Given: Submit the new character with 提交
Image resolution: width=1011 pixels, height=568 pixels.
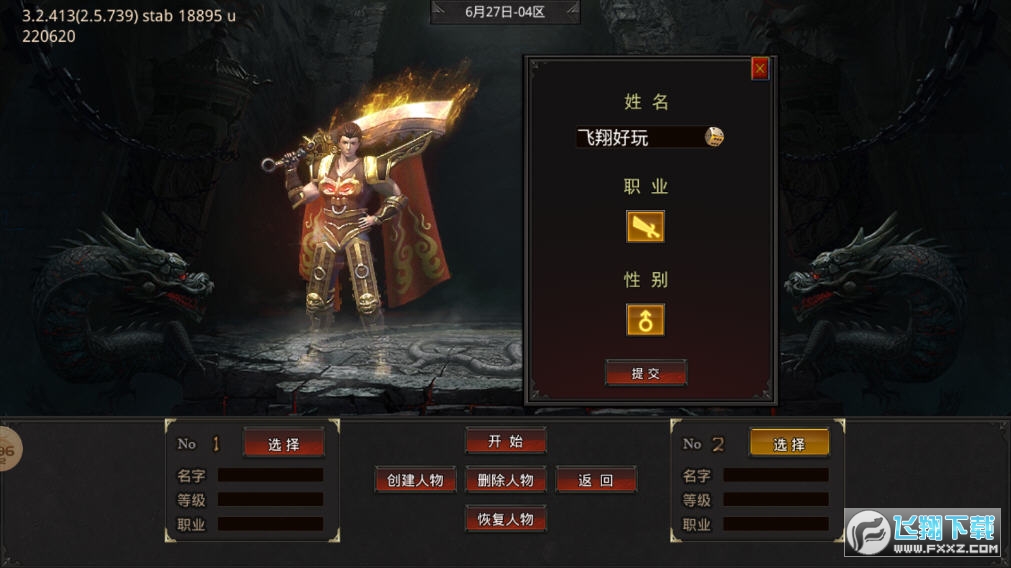Looking at the screenshot, I should 645,373.
